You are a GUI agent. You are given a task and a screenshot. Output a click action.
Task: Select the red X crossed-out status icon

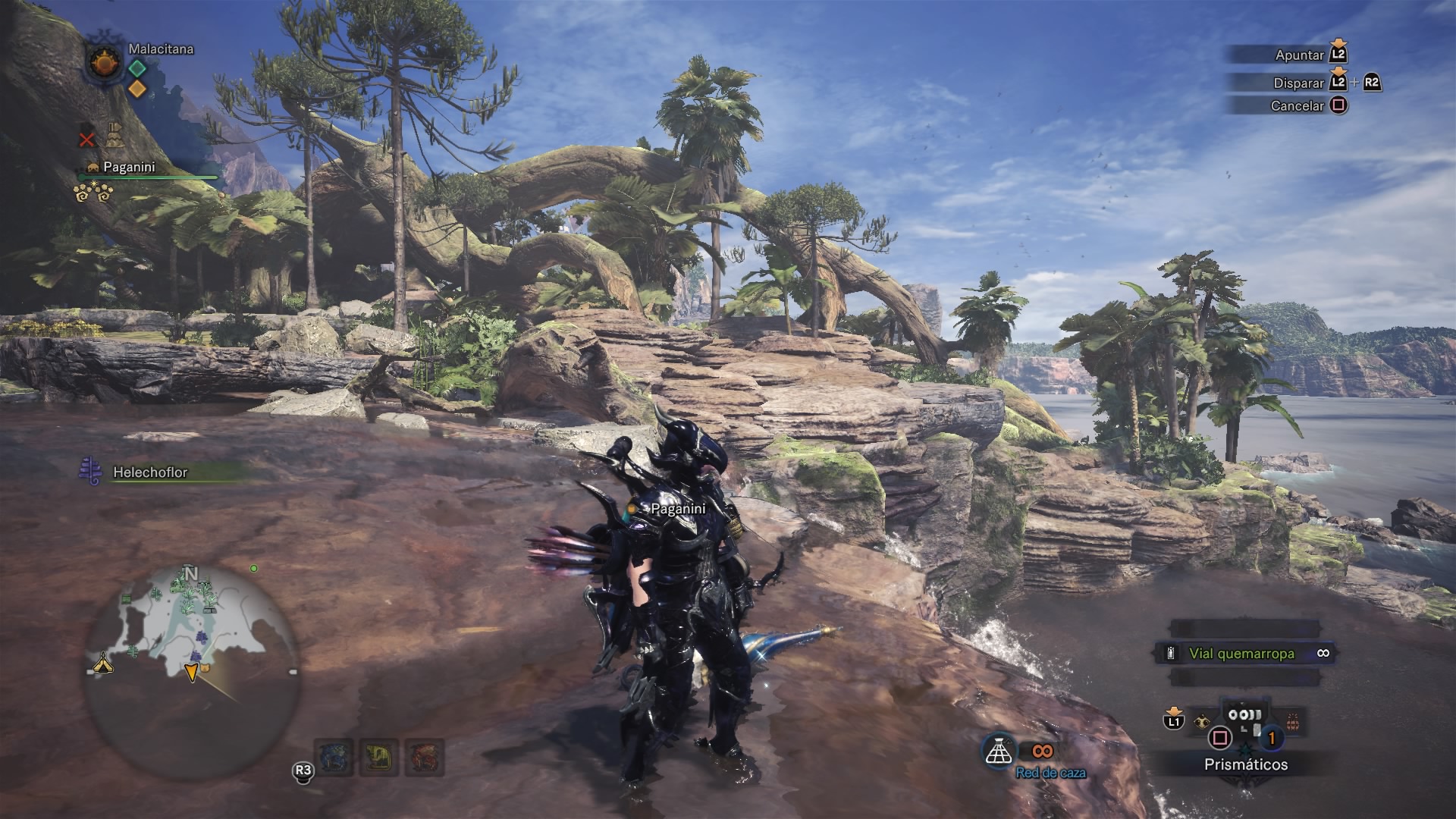pyautogui.click(x=87, y=139)
